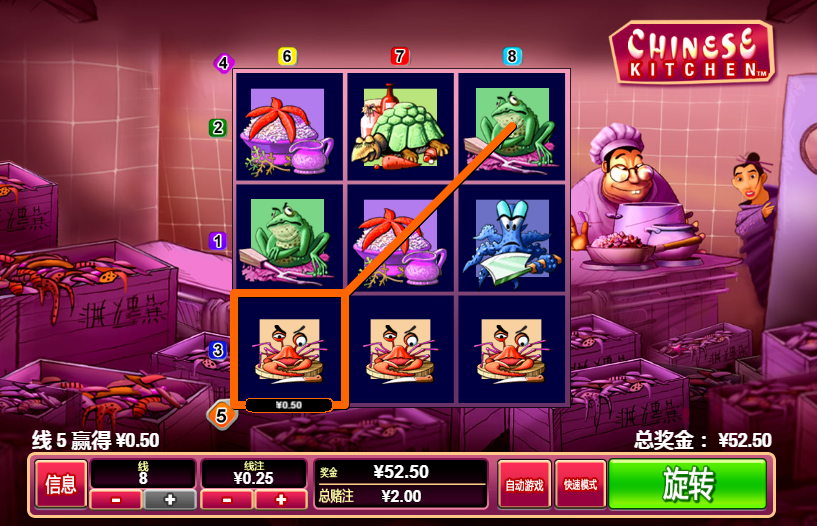Image resolution: width=817 pixels, height=526 pixels.
Task: Lower the line bet (线注)
Action: [x=227, y=499]
